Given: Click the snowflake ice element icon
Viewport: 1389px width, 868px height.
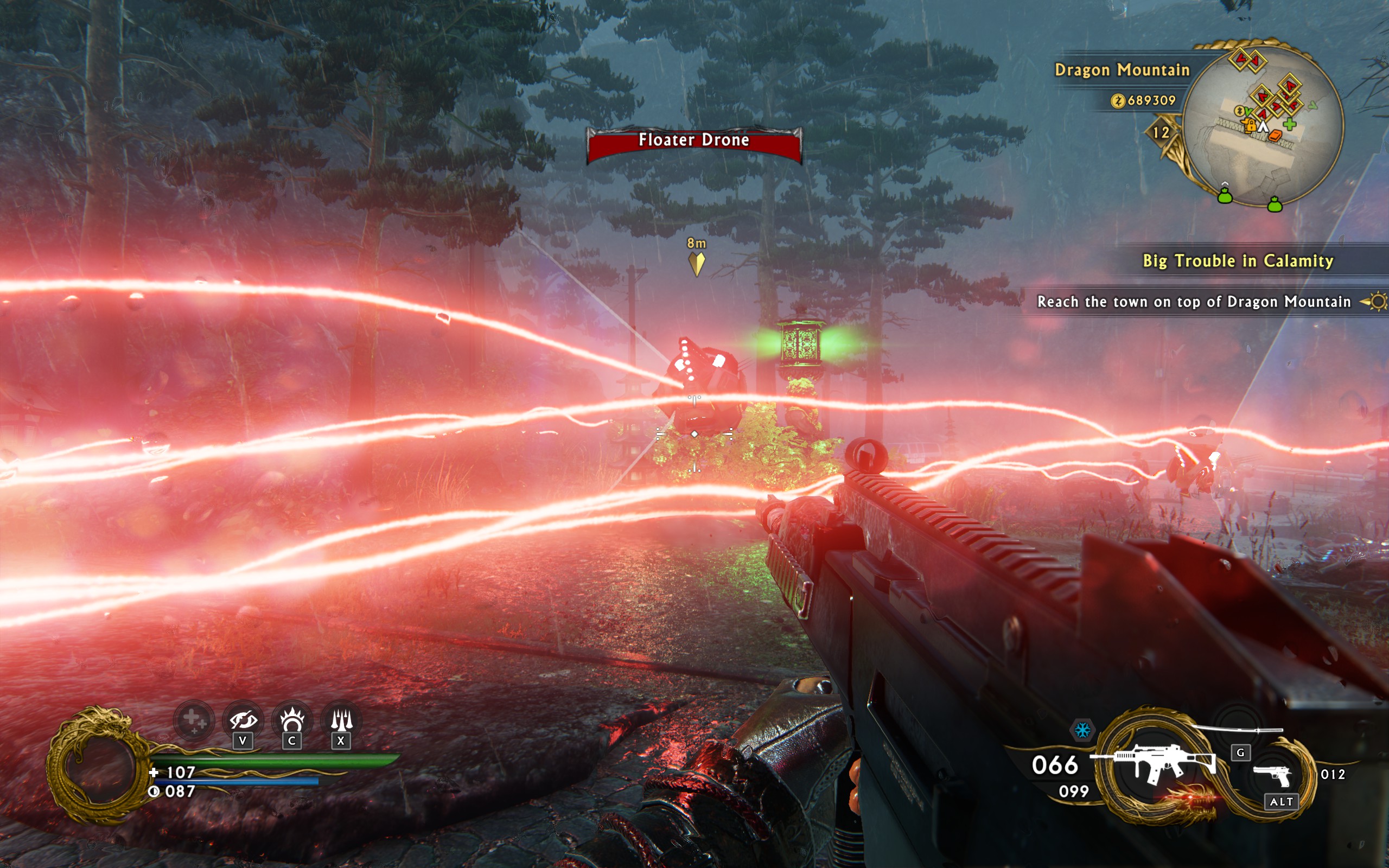Looking at the screenshot, I should 1082,730.
